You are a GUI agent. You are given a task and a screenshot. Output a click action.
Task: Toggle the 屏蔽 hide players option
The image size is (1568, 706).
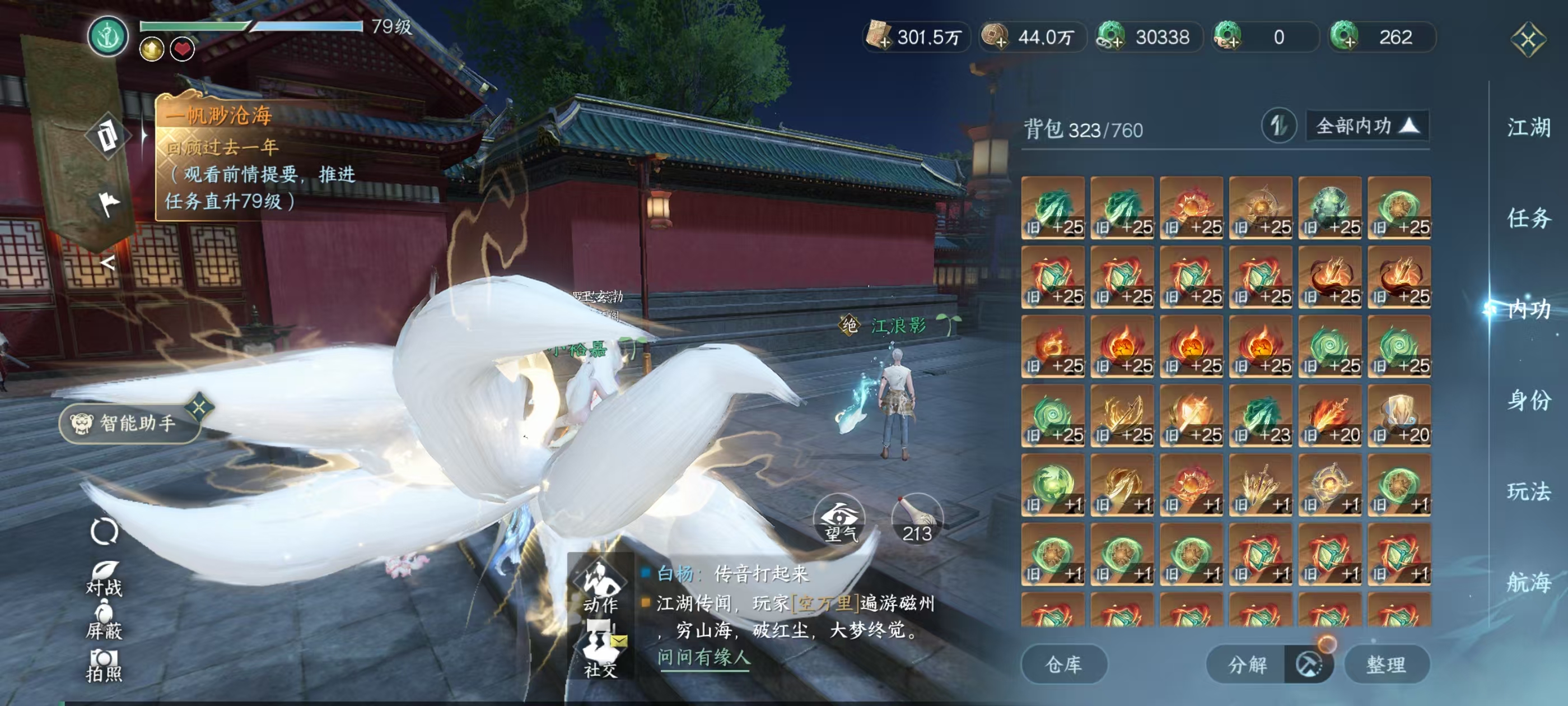tap(104, 620)
